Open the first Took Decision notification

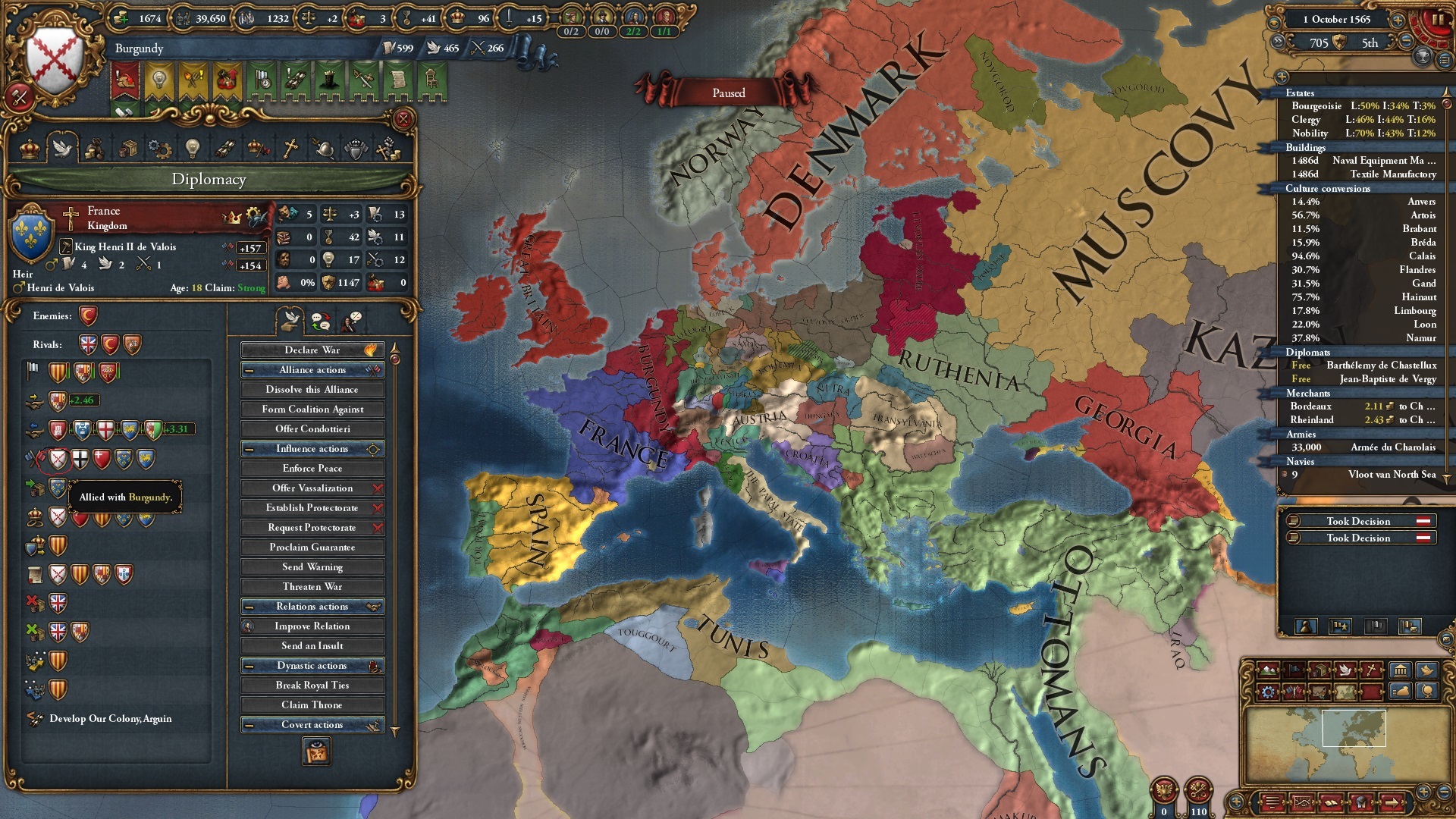(x=1357, y=521)
